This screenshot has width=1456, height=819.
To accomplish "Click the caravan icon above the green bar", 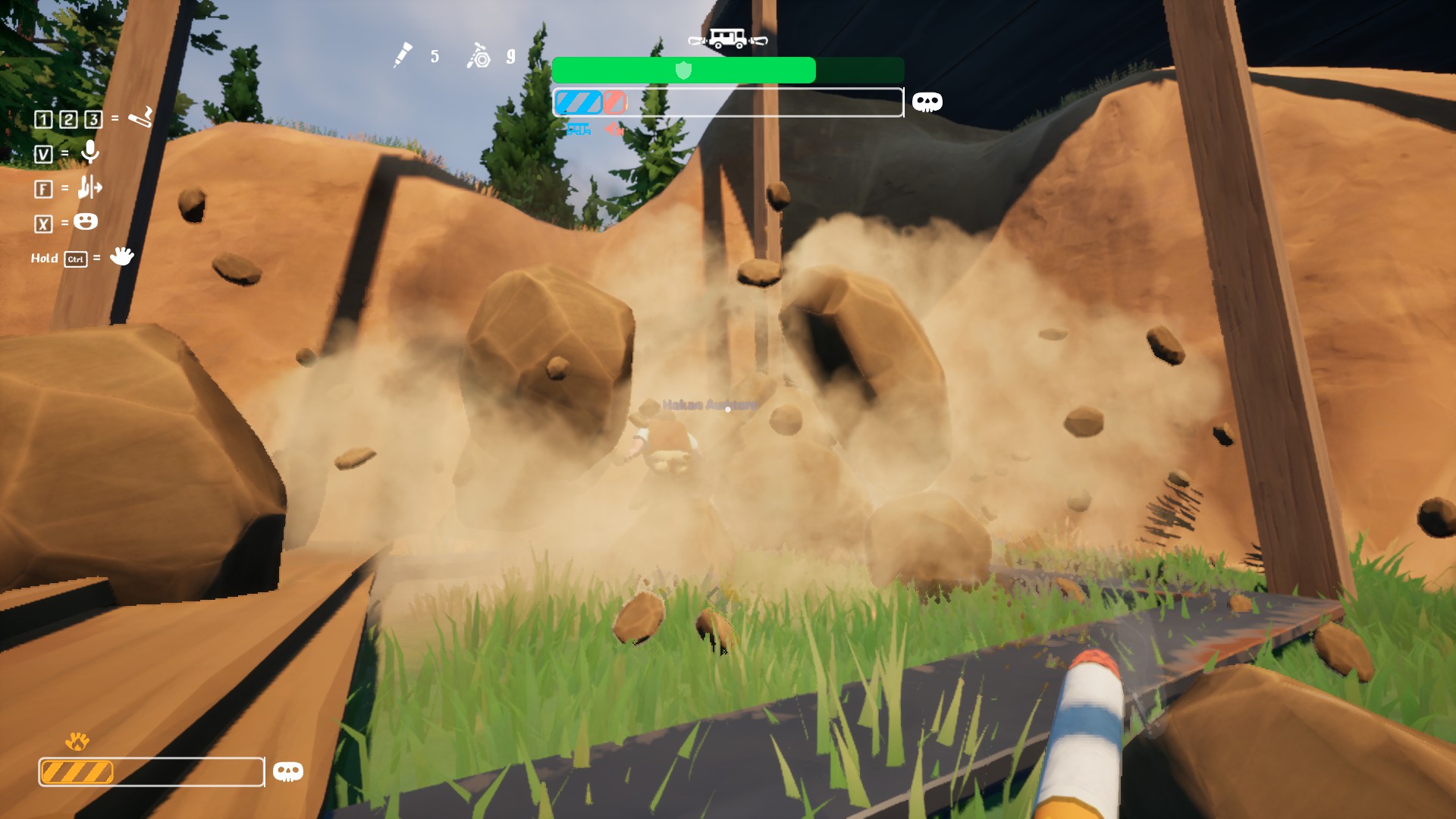I will [x=727, y=38].
